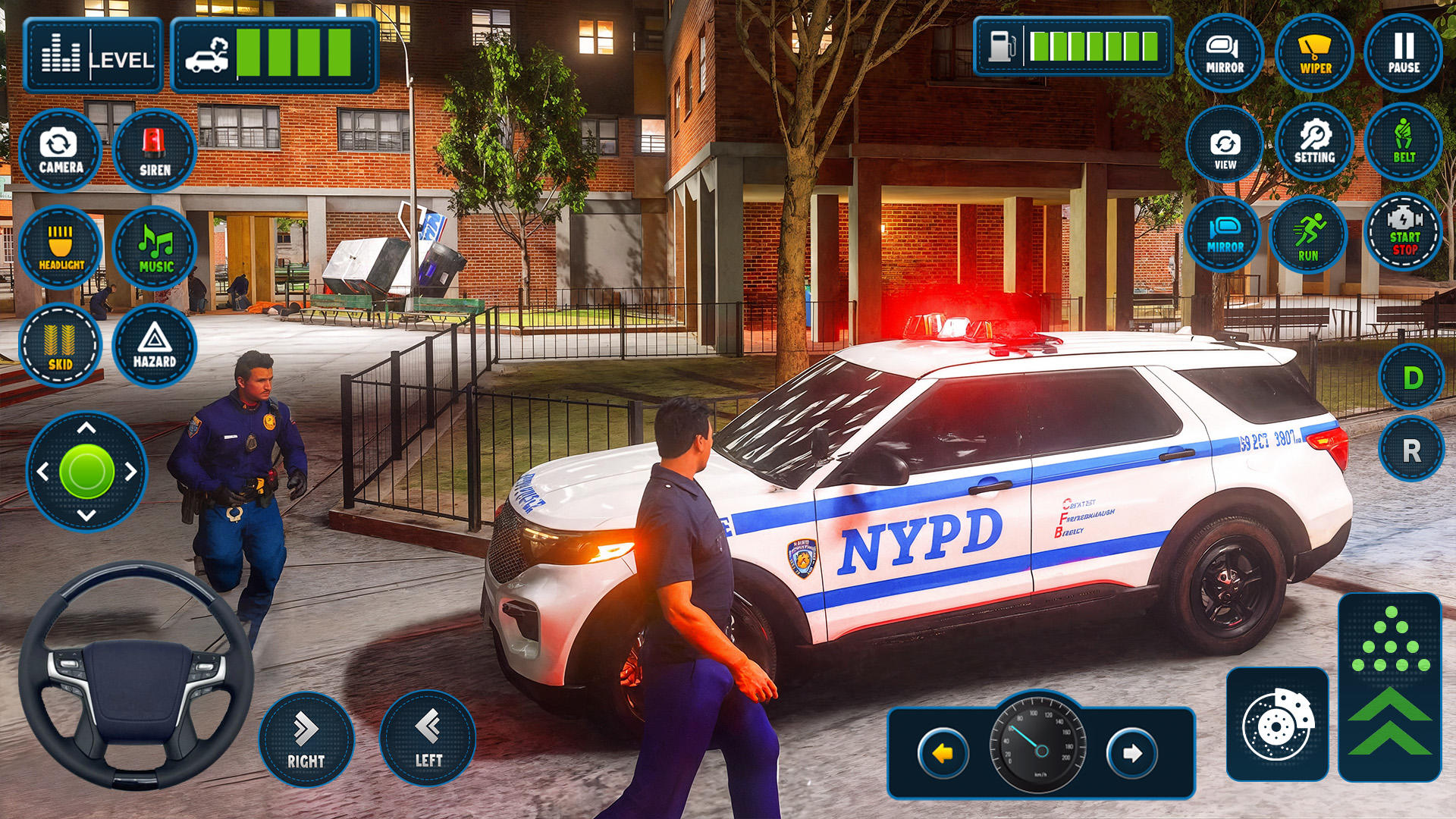Screen dimensions: 1456x819
Task: Shift into Drive with the D button
Action: coord(1411,377)
